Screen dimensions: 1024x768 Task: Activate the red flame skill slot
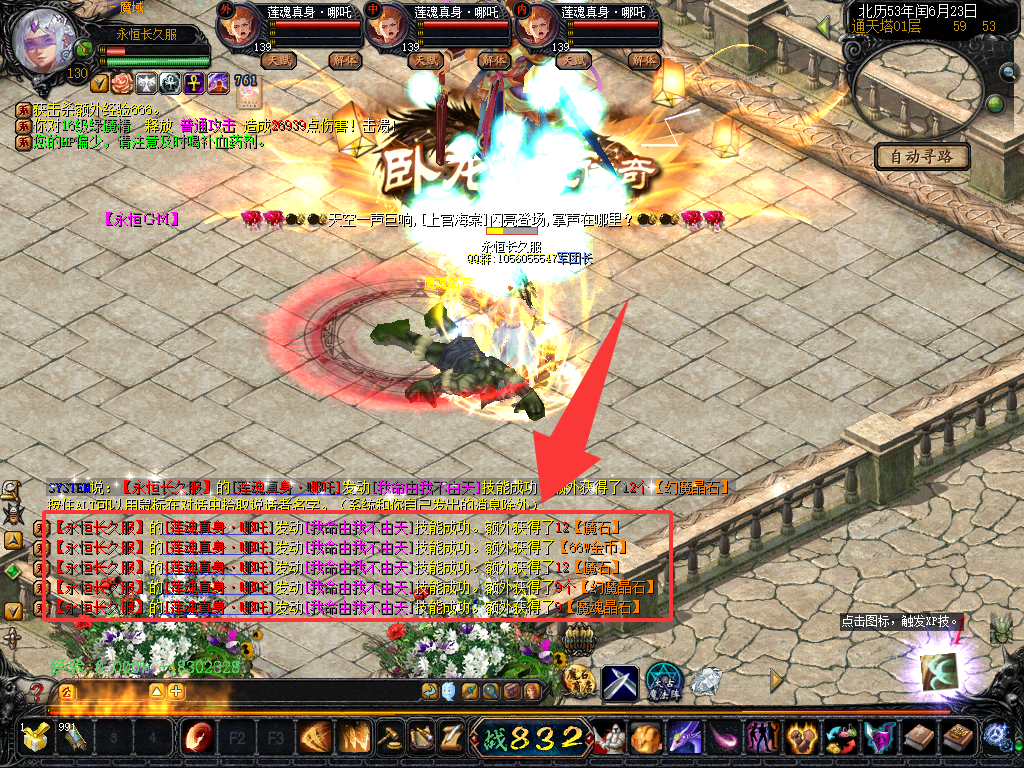[197, 738]
